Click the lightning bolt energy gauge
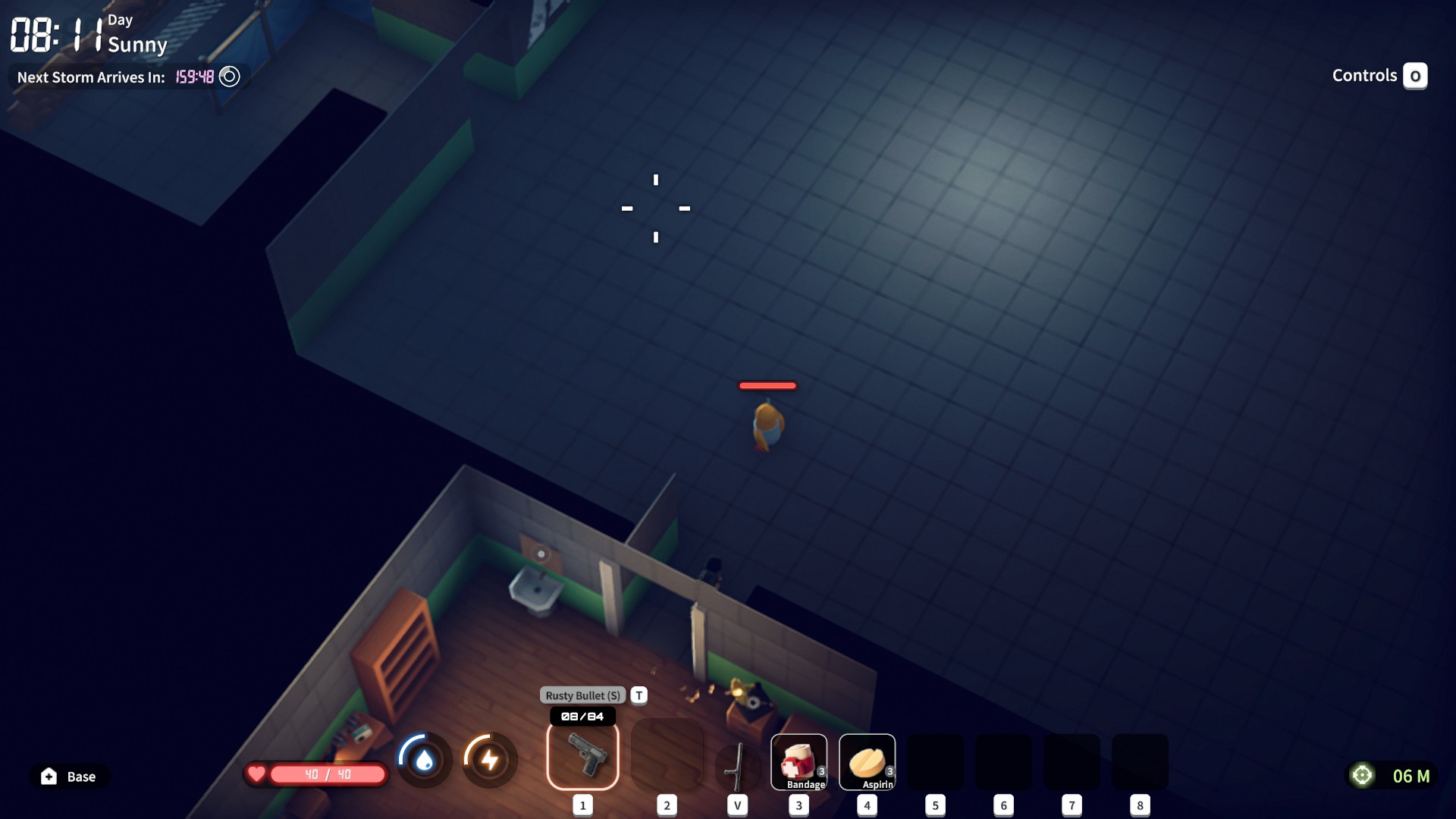1456x819 pixels. point(490,759)
